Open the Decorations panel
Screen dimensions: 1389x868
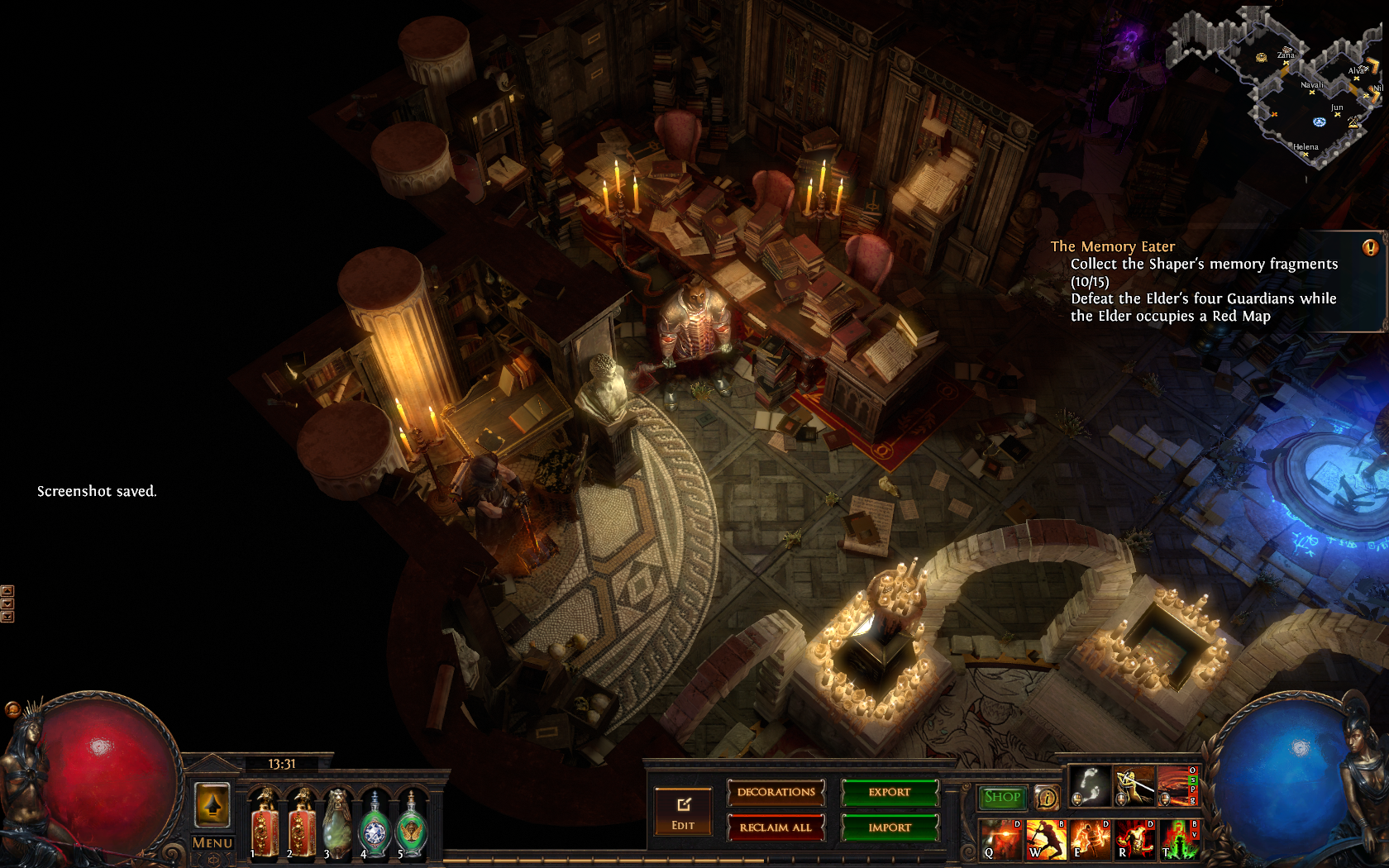coord(776,793)
